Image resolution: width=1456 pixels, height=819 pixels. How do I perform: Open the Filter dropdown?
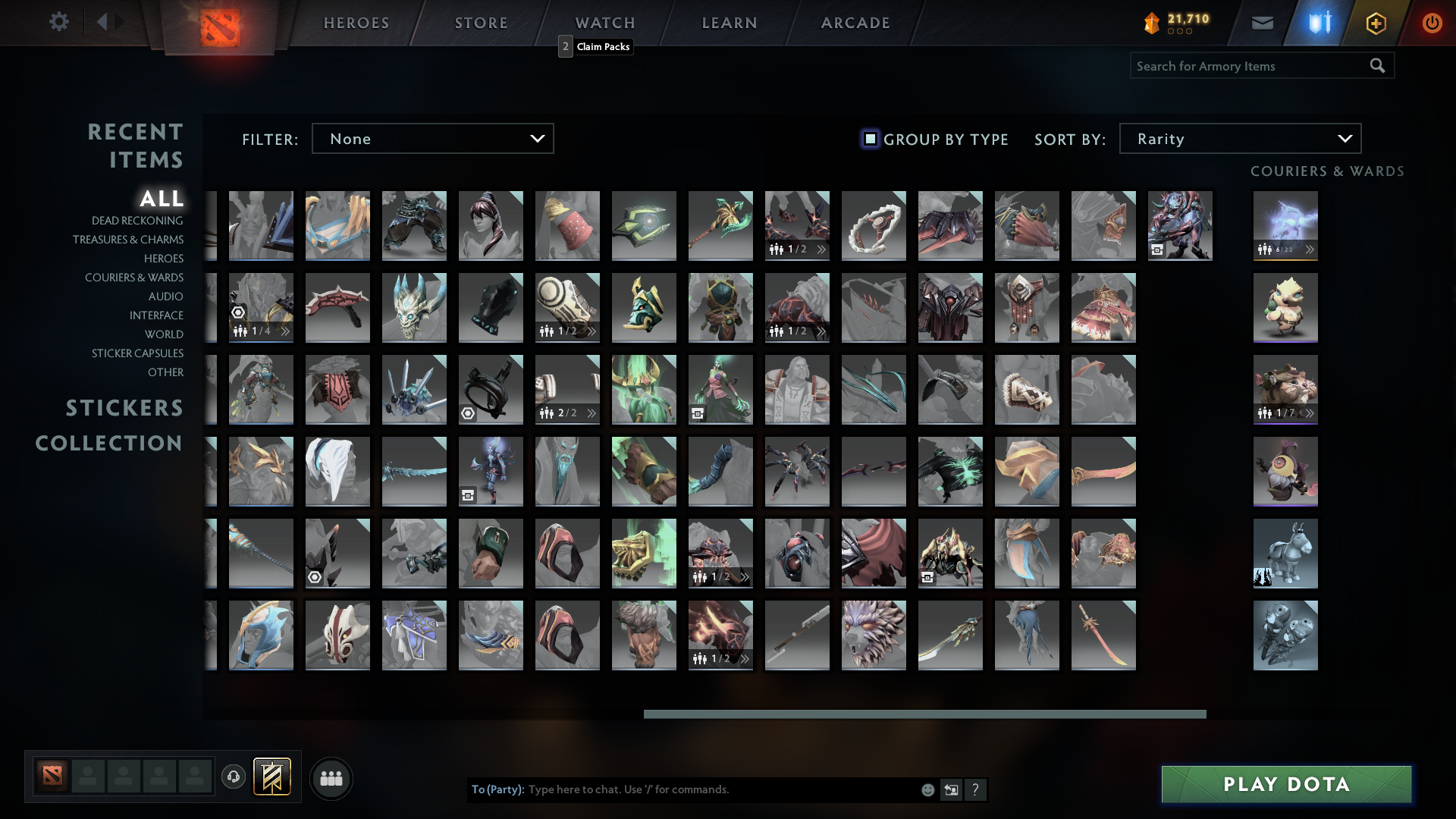click(432, 138)
